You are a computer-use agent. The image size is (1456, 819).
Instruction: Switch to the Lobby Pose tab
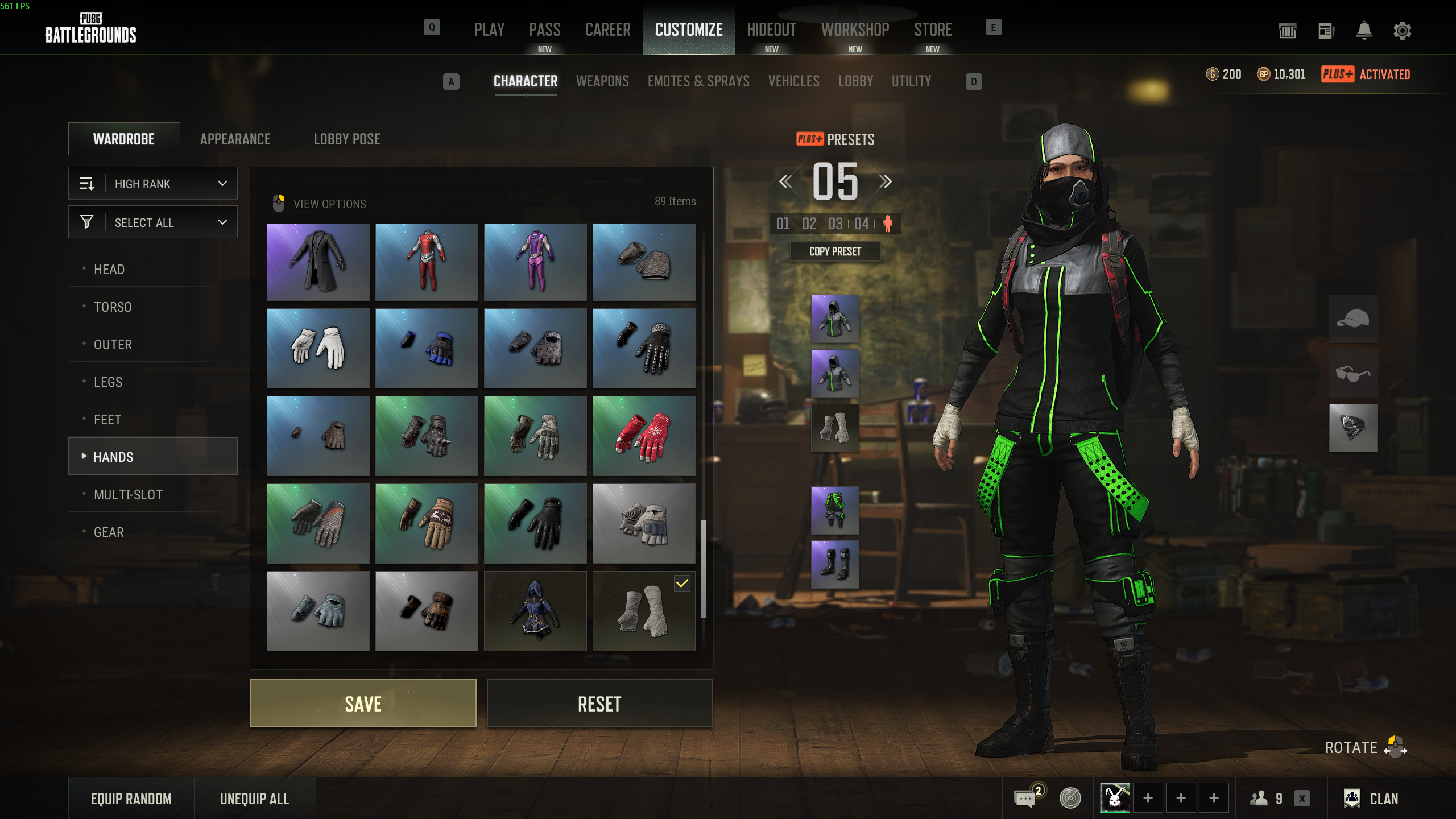click(347, 139)
